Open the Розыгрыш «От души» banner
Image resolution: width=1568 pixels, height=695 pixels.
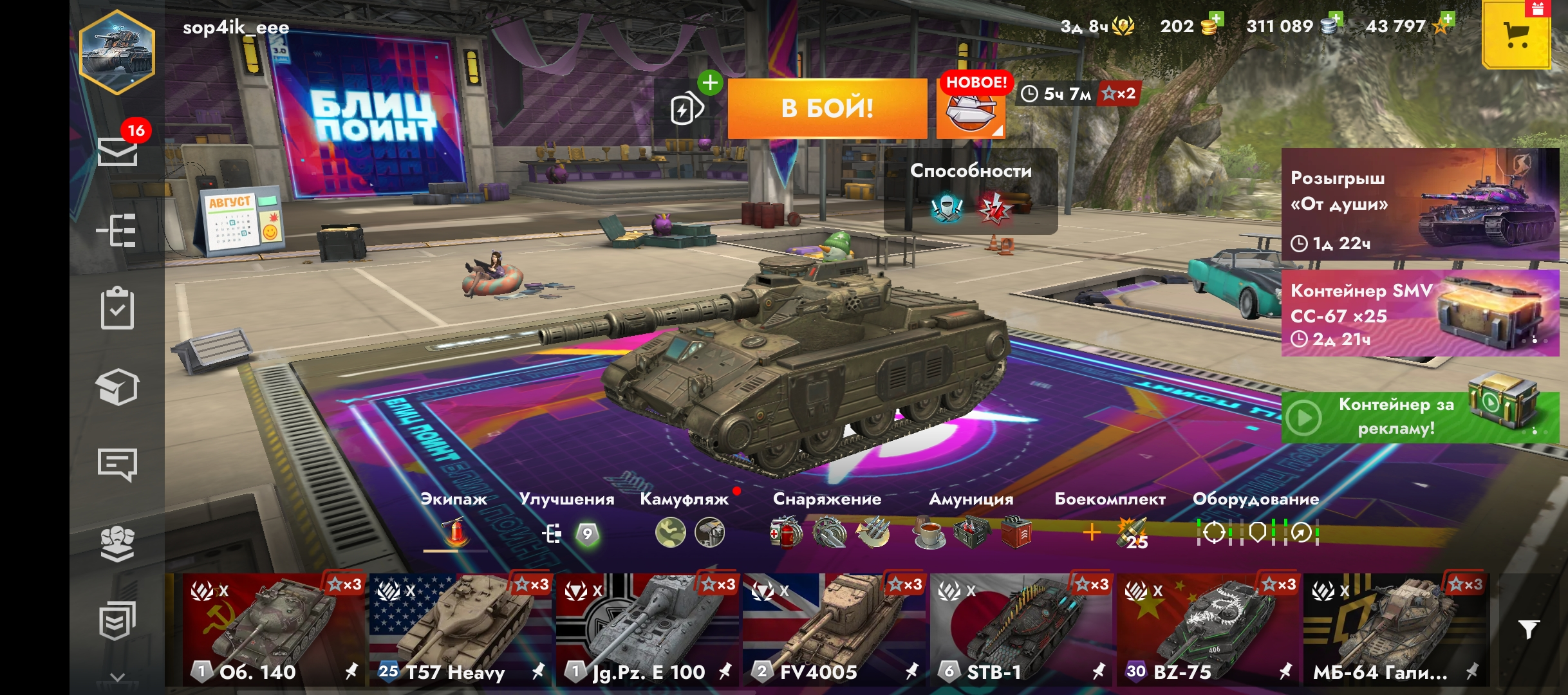[x=1419, y=205]
